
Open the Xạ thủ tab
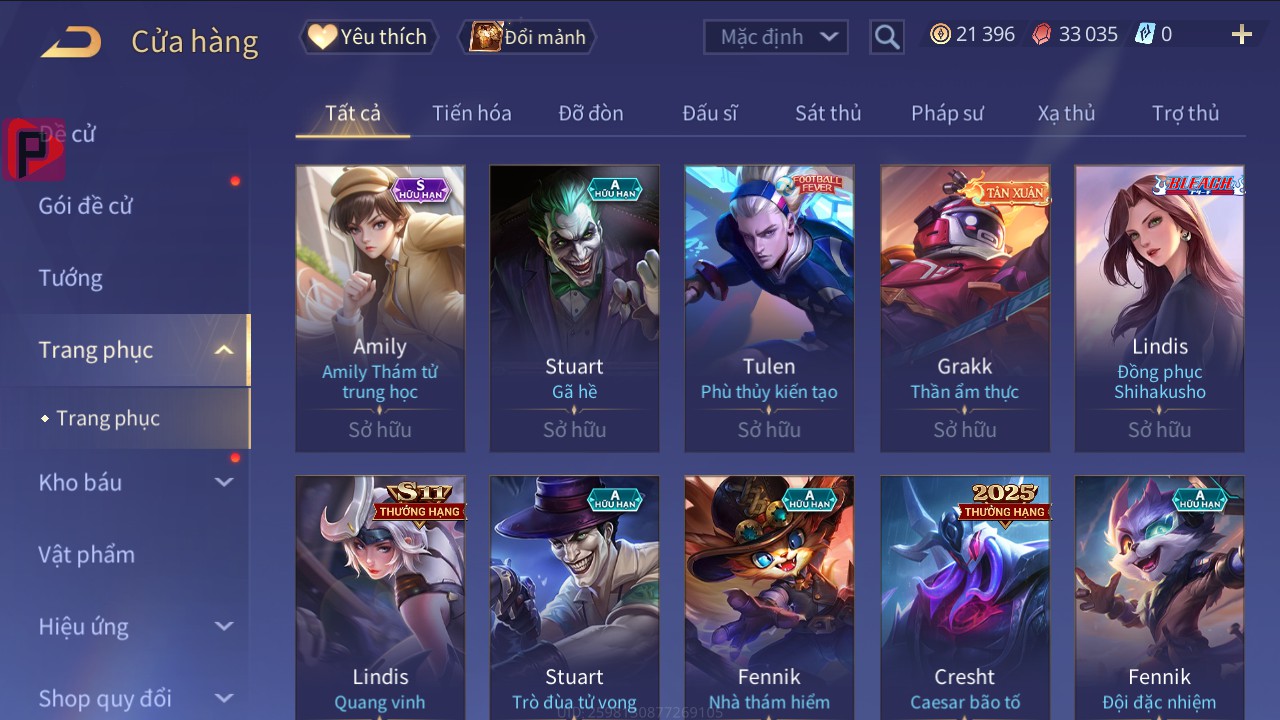pyautogui.click(x=1066, y=113)
